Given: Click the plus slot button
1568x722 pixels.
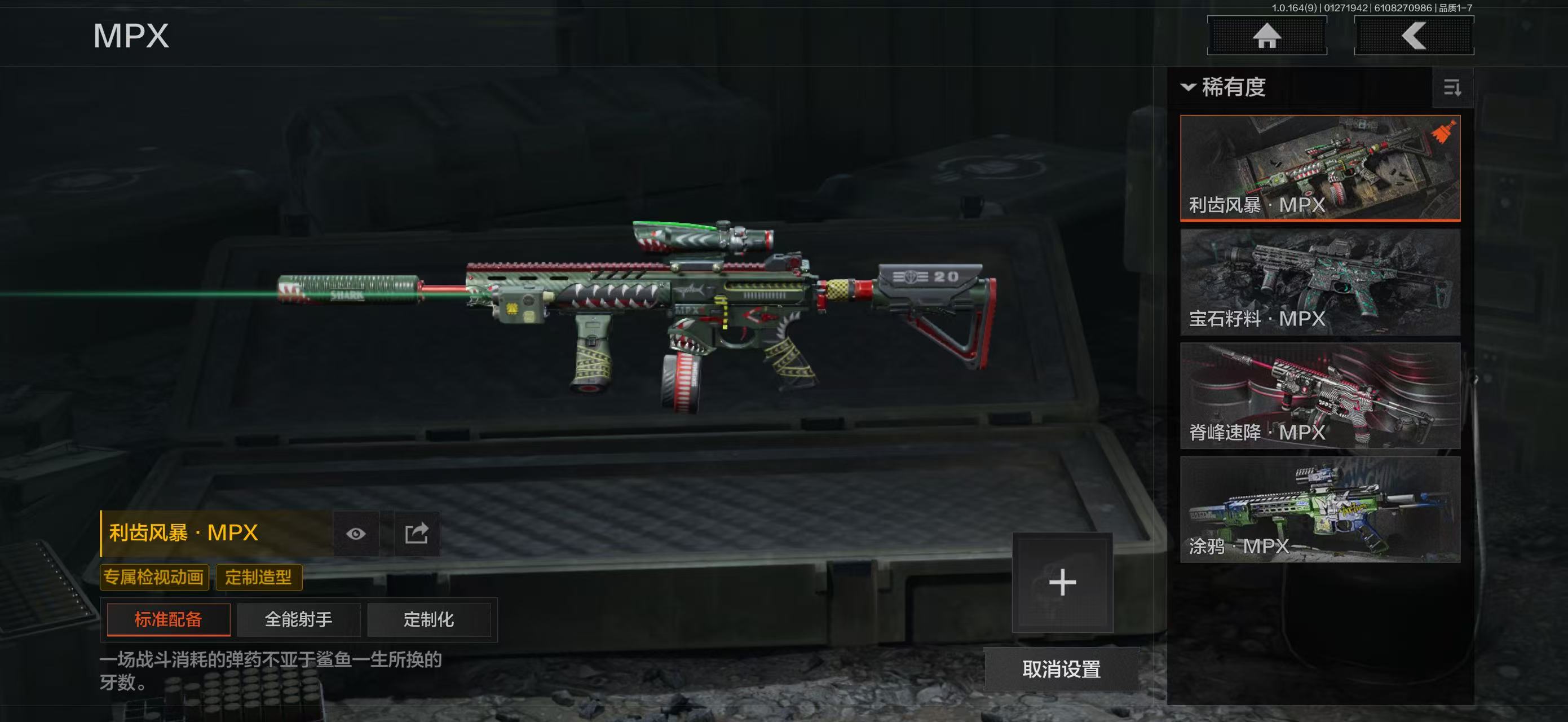Looking at the screenshot, I should pos(1062,583).
